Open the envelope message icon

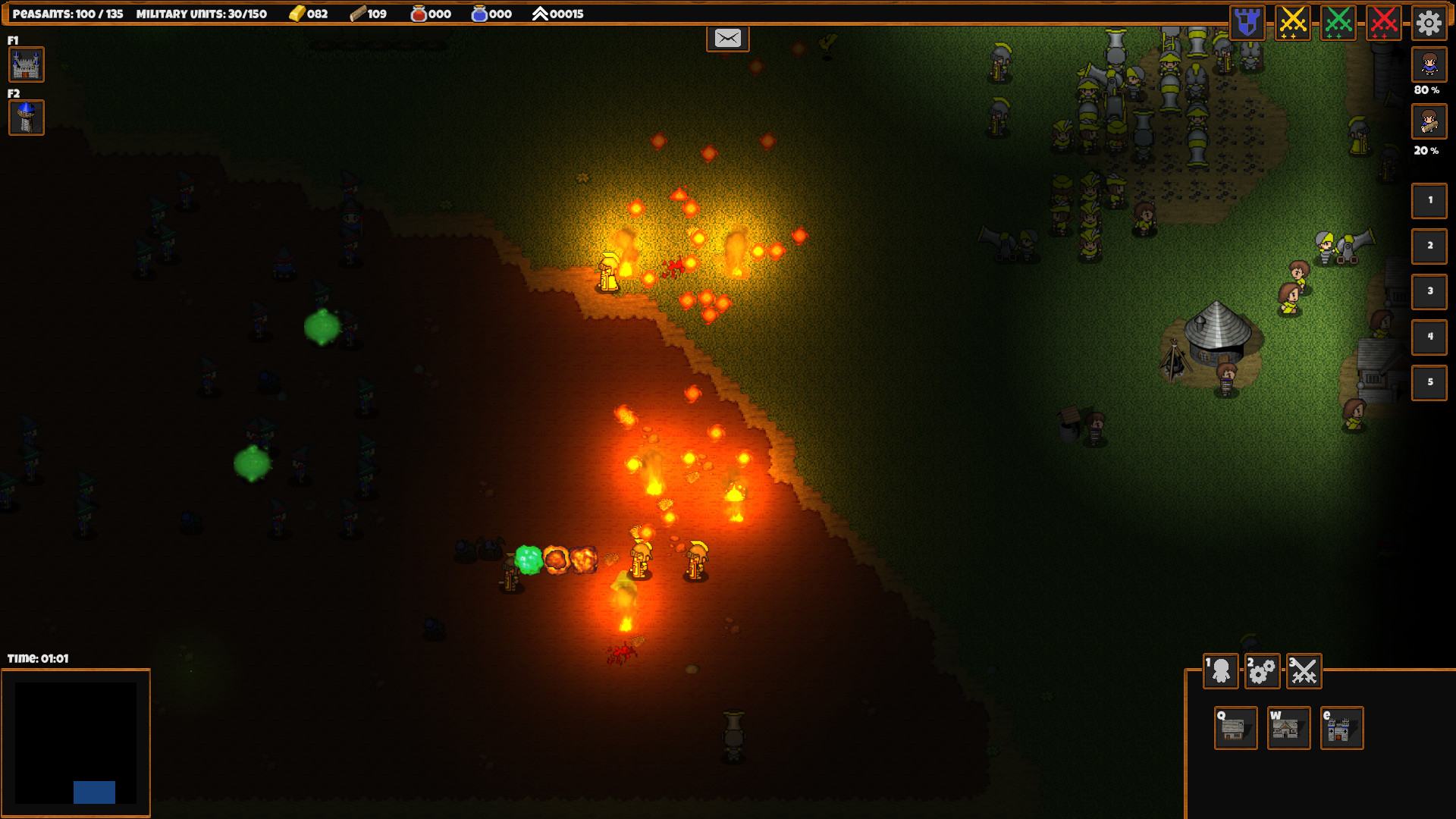728,38
